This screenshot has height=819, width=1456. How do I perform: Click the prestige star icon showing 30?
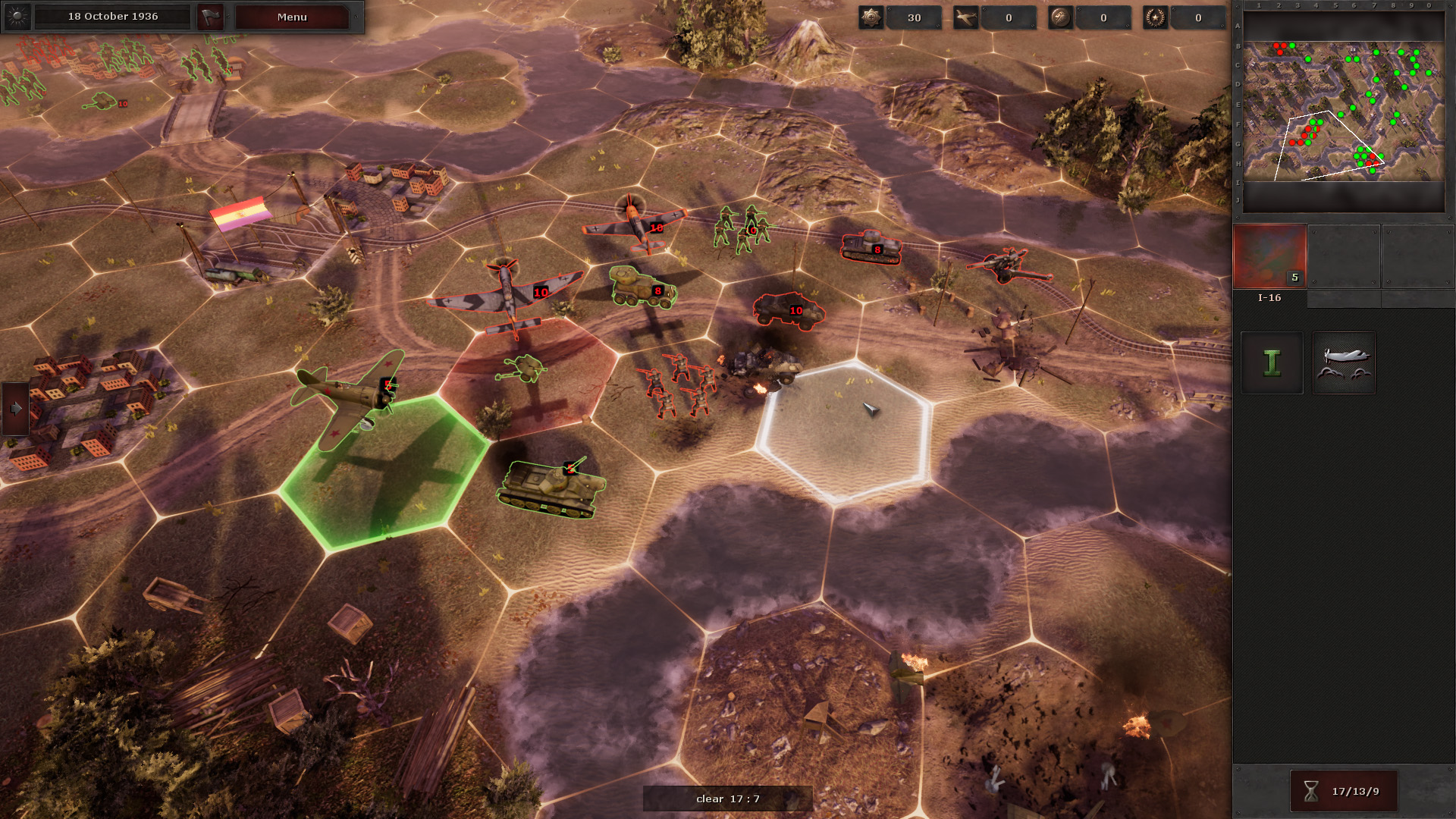point(871,17)
